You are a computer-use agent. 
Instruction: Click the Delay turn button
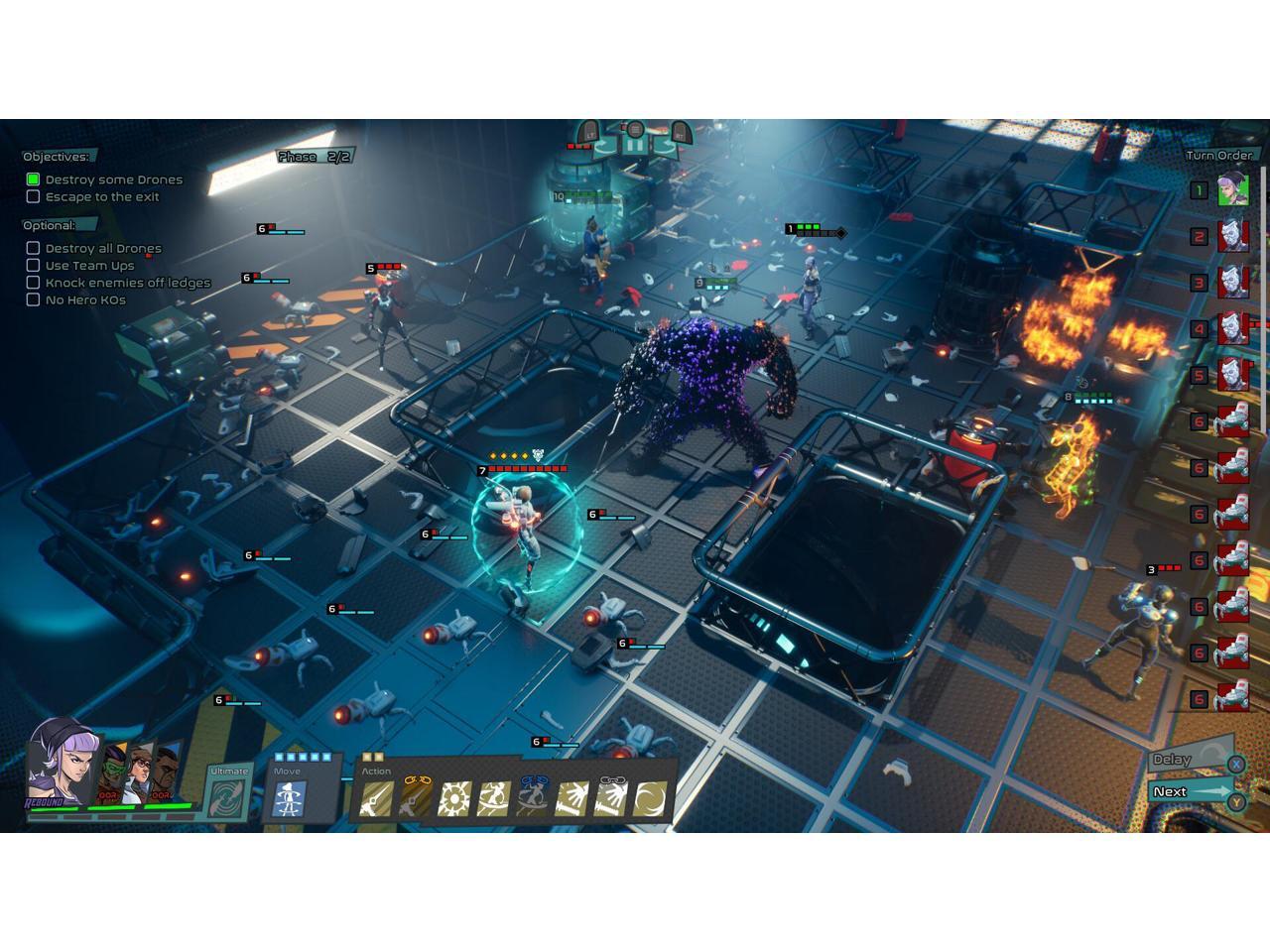click(x=1183, y=760)
